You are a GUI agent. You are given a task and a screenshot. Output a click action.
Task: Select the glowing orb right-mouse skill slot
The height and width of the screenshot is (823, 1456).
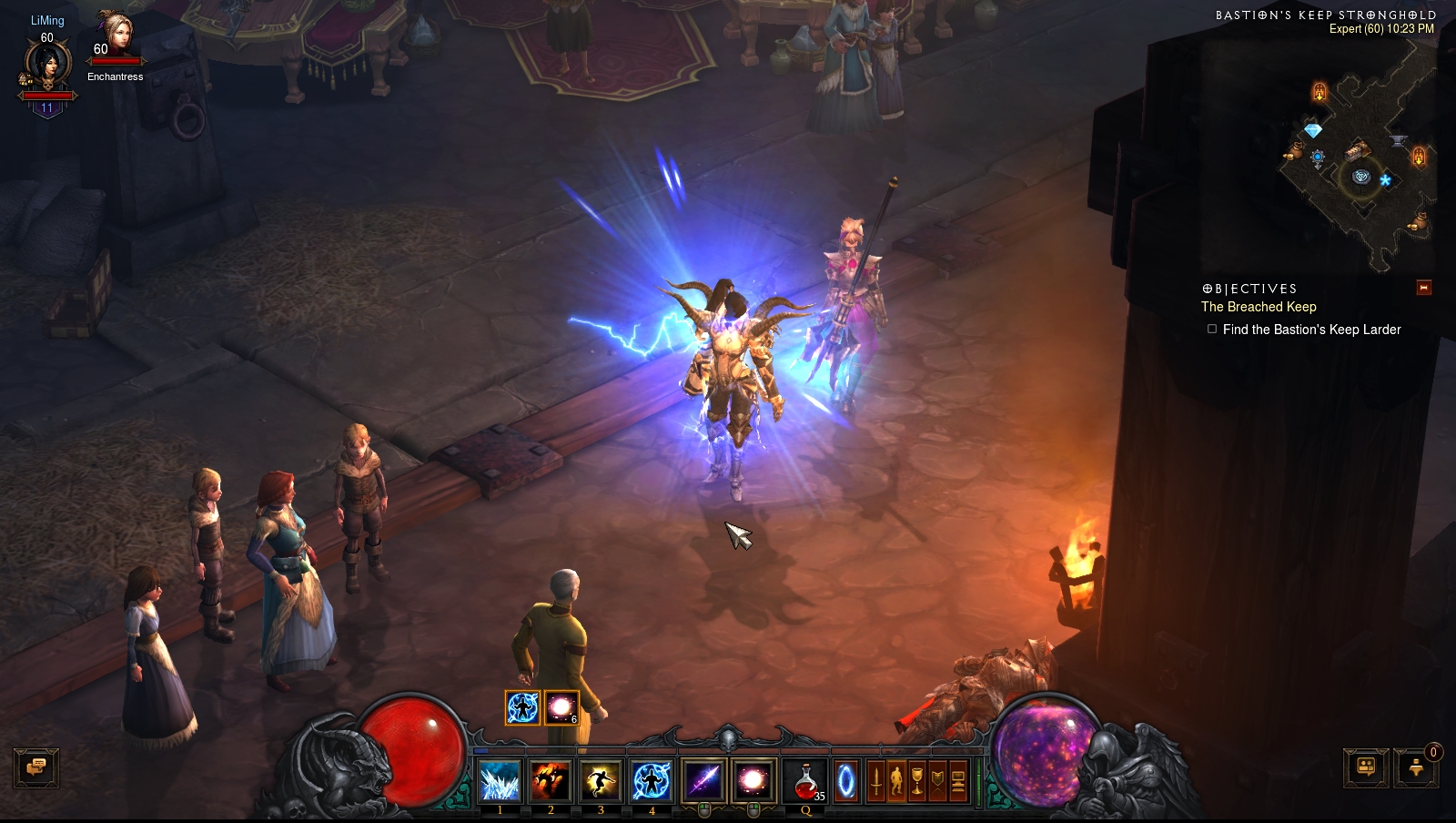pos(753,781)
